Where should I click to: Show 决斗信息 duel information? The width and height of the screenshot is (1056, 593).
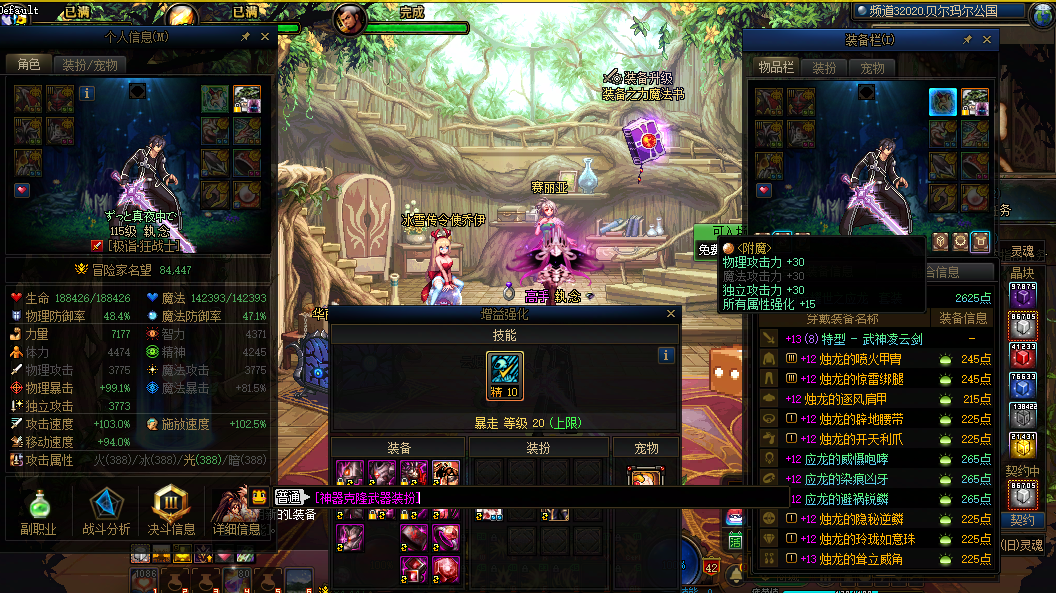171,510
